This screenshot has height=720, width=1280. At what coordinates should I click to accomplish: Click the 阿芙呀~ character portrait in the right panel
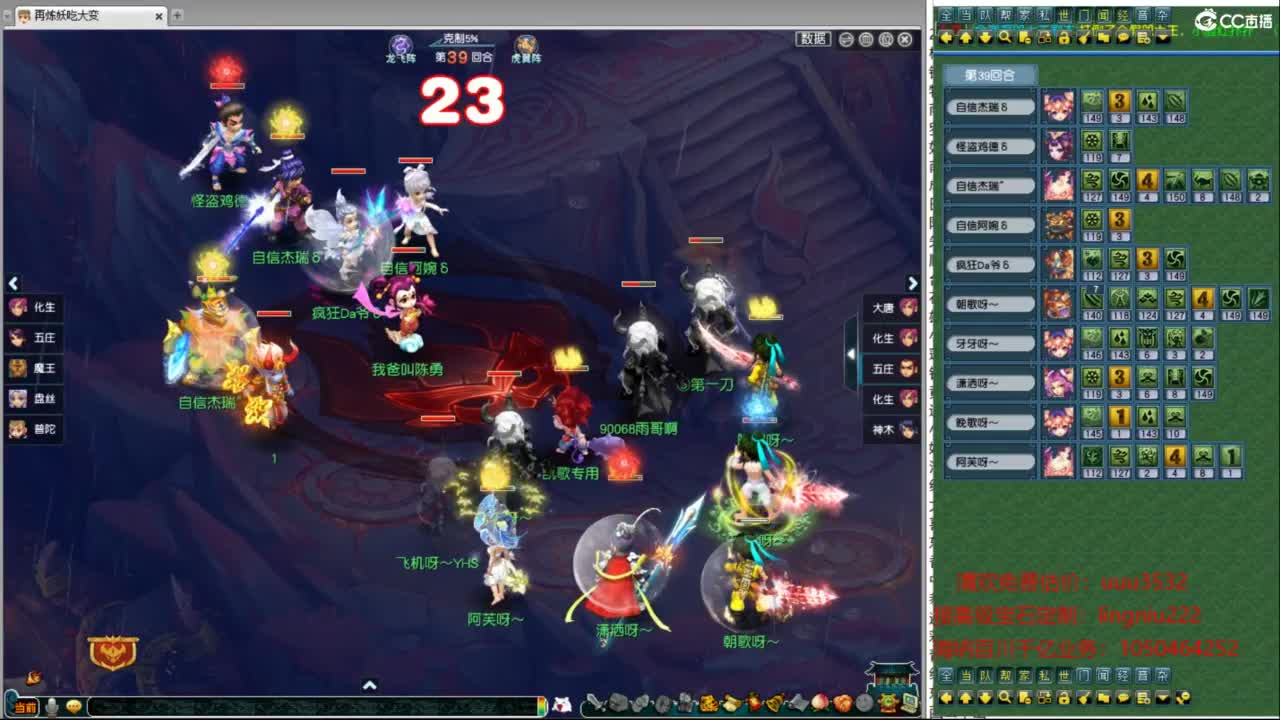click(1060, 460)
